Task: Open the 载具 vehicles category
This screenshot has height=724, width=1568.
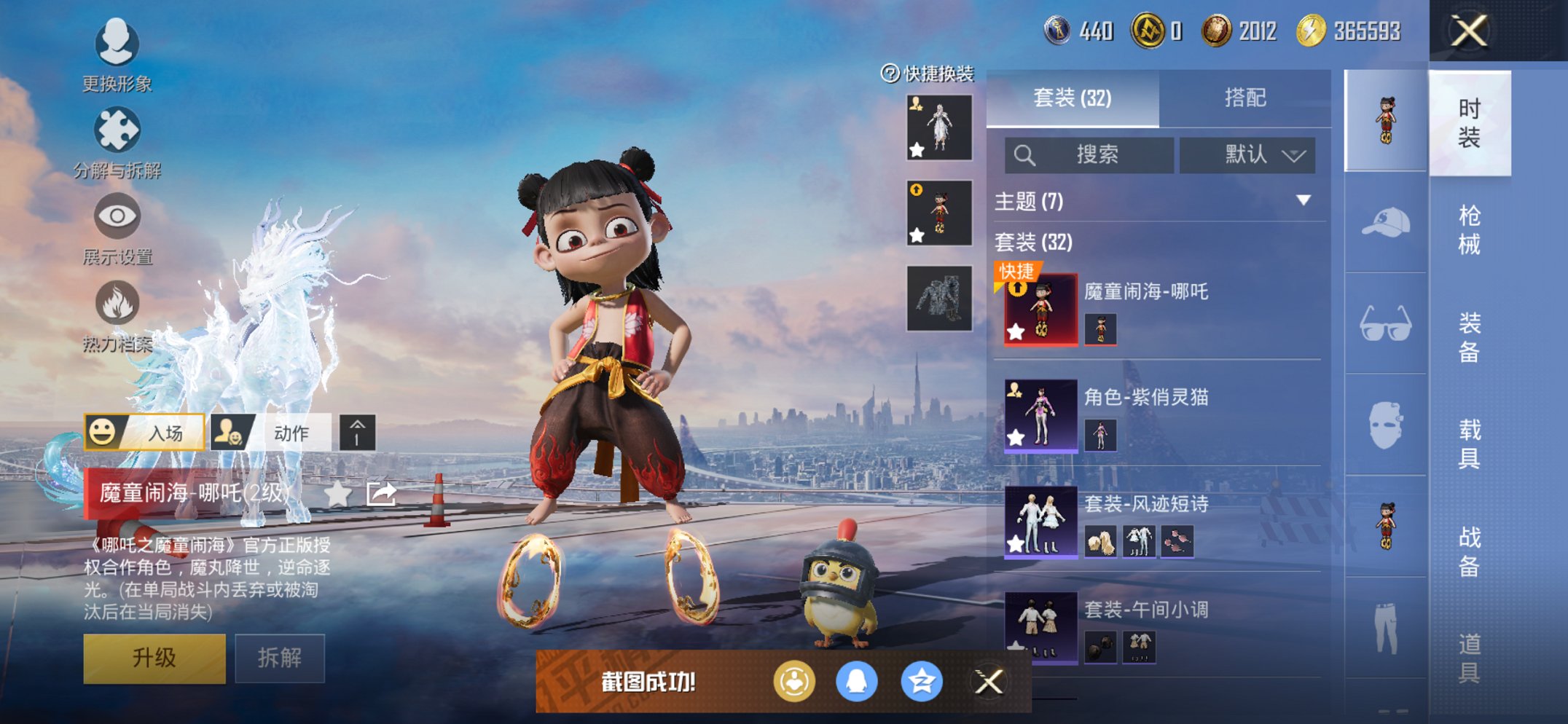Action: point(1469,444)
